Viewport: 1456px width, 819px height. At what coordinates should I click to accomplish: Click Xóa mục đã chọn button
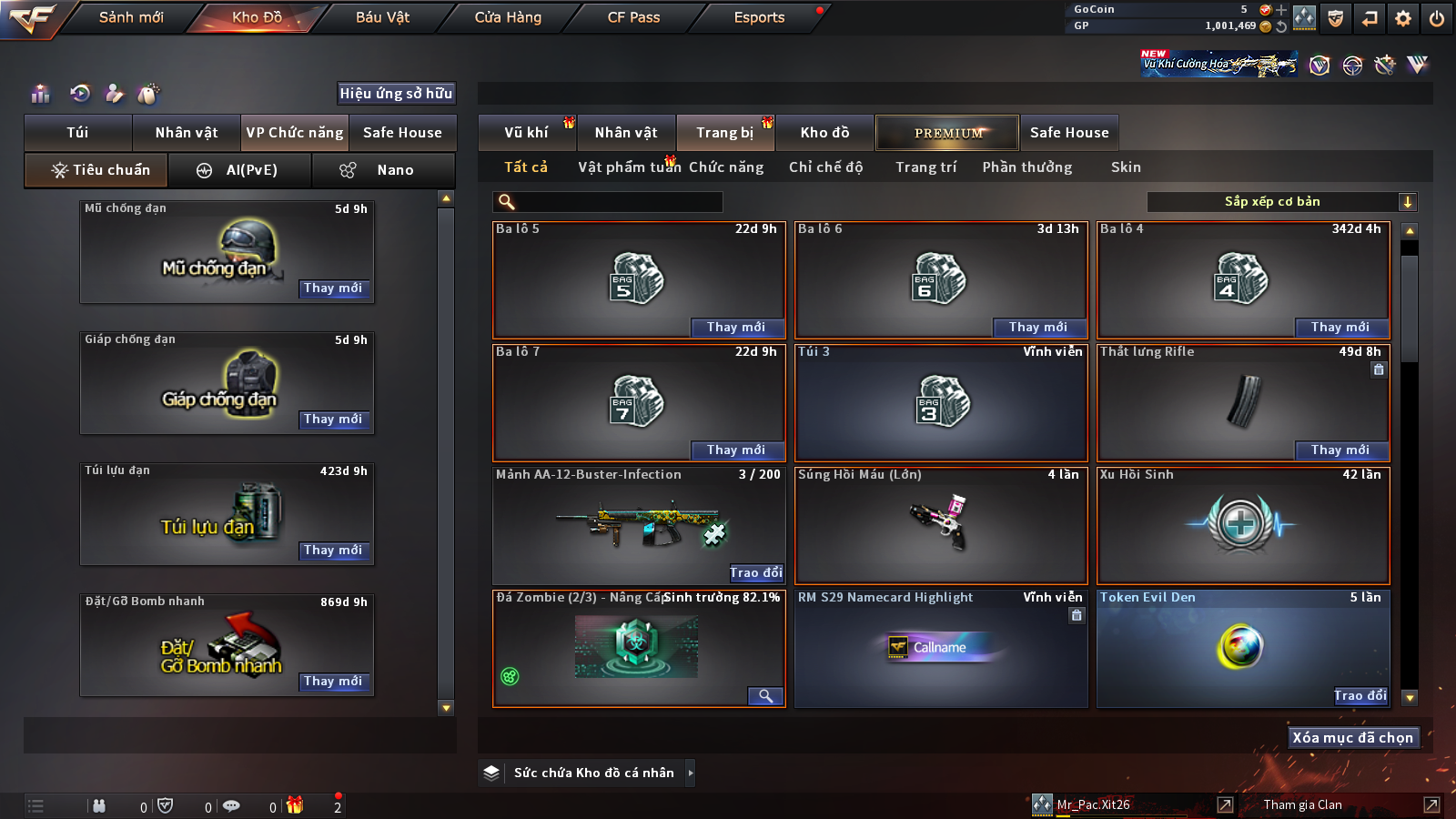click(1353, 738)
